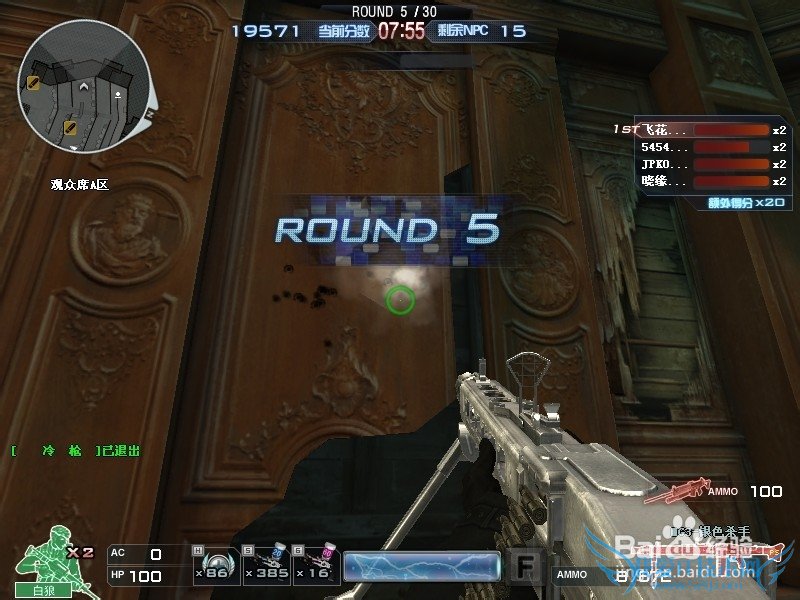Click the red weapon icon beside AMMO 100
Image resolution: width=800 pixels, height=600 pixels.
click(x=672, y=491)
